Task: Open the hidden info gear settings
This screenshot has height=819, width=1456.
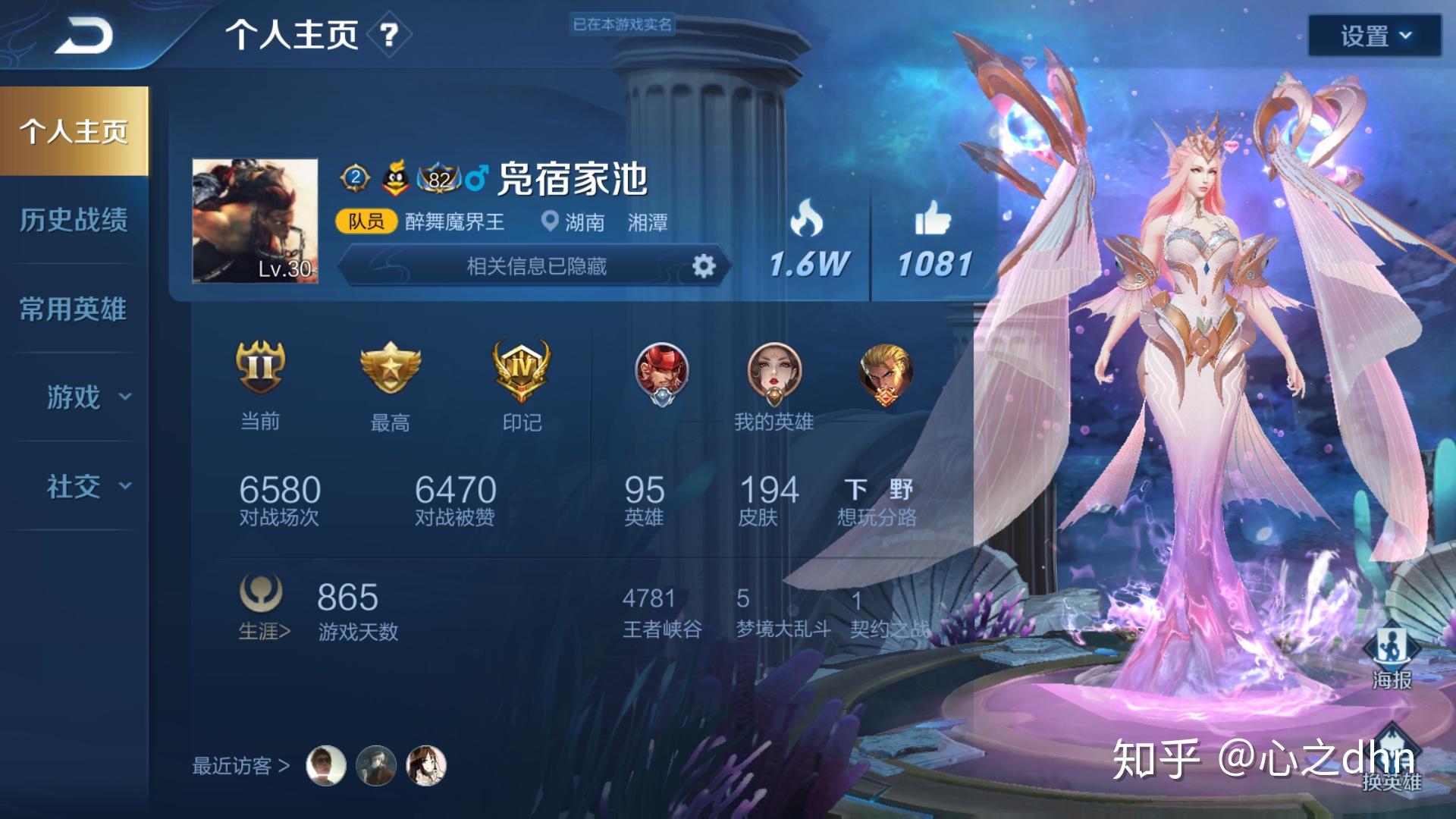Action: coord(704,266)
